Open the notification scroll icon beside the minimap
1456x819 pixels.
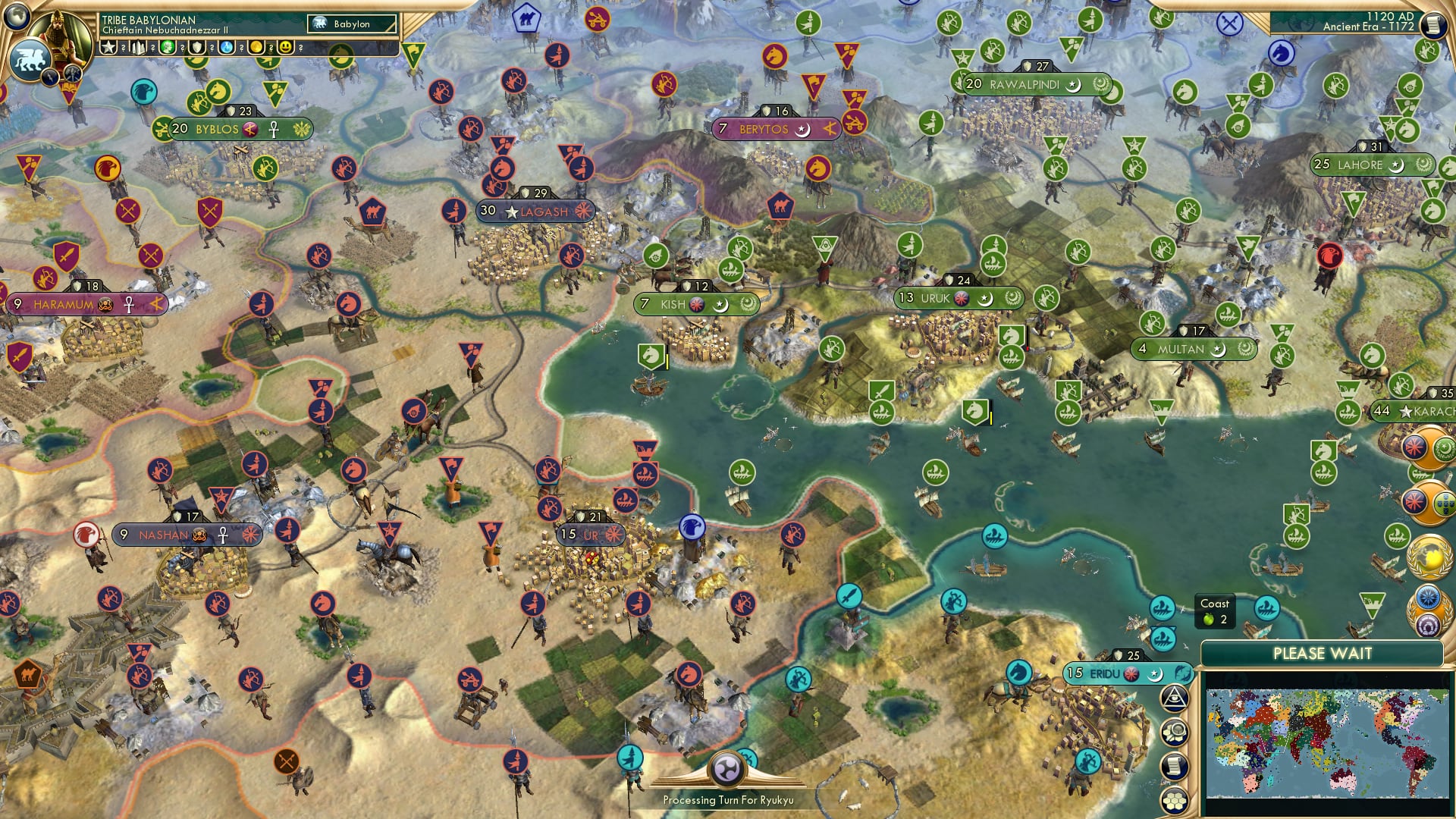[1175, 765]
